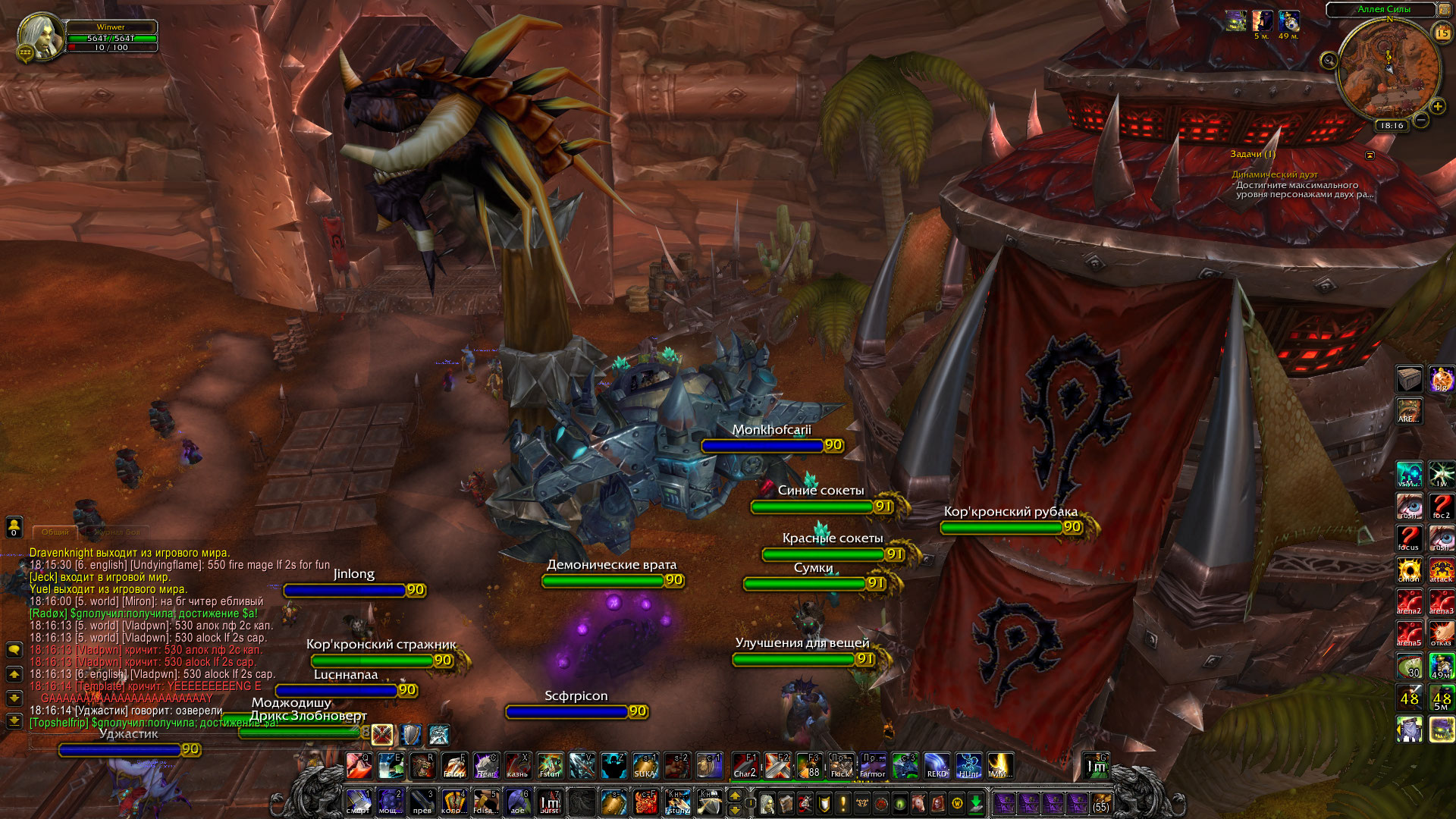Open the calendar showing day 15
Image resolution: width=1456 pixels, height=819 pixels.
click(1442, 33)
